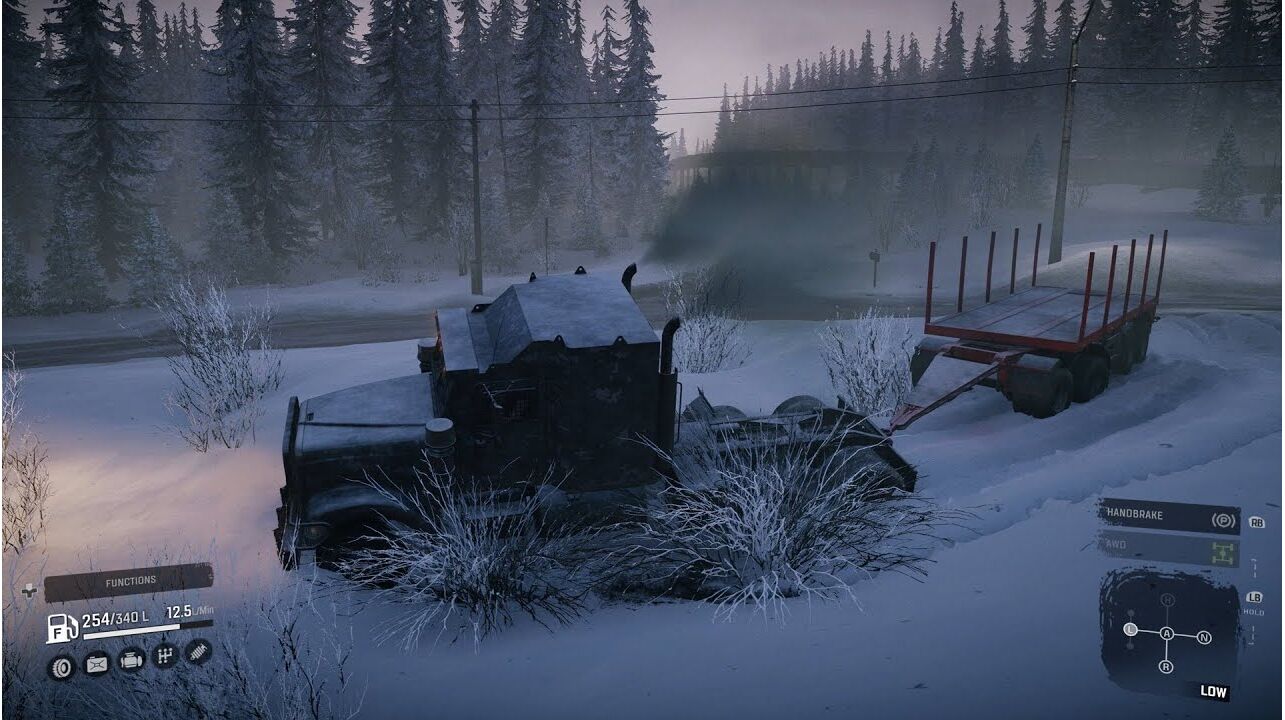Select the fuel tank damage icon
Screen dimensions: 1285x720
[96, 662]
